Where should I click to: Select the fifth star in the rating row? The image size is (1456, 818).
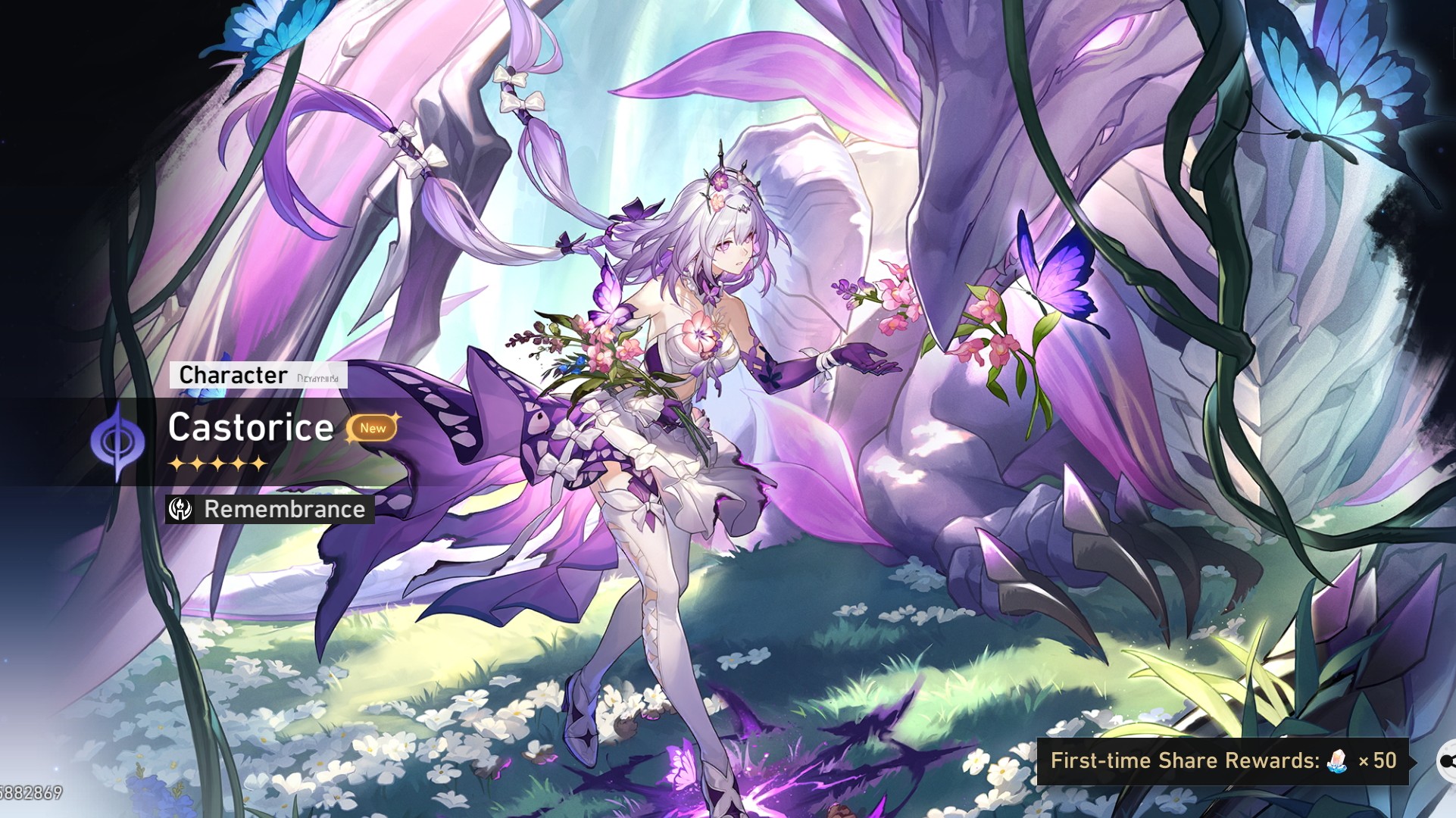click(258, 464)
